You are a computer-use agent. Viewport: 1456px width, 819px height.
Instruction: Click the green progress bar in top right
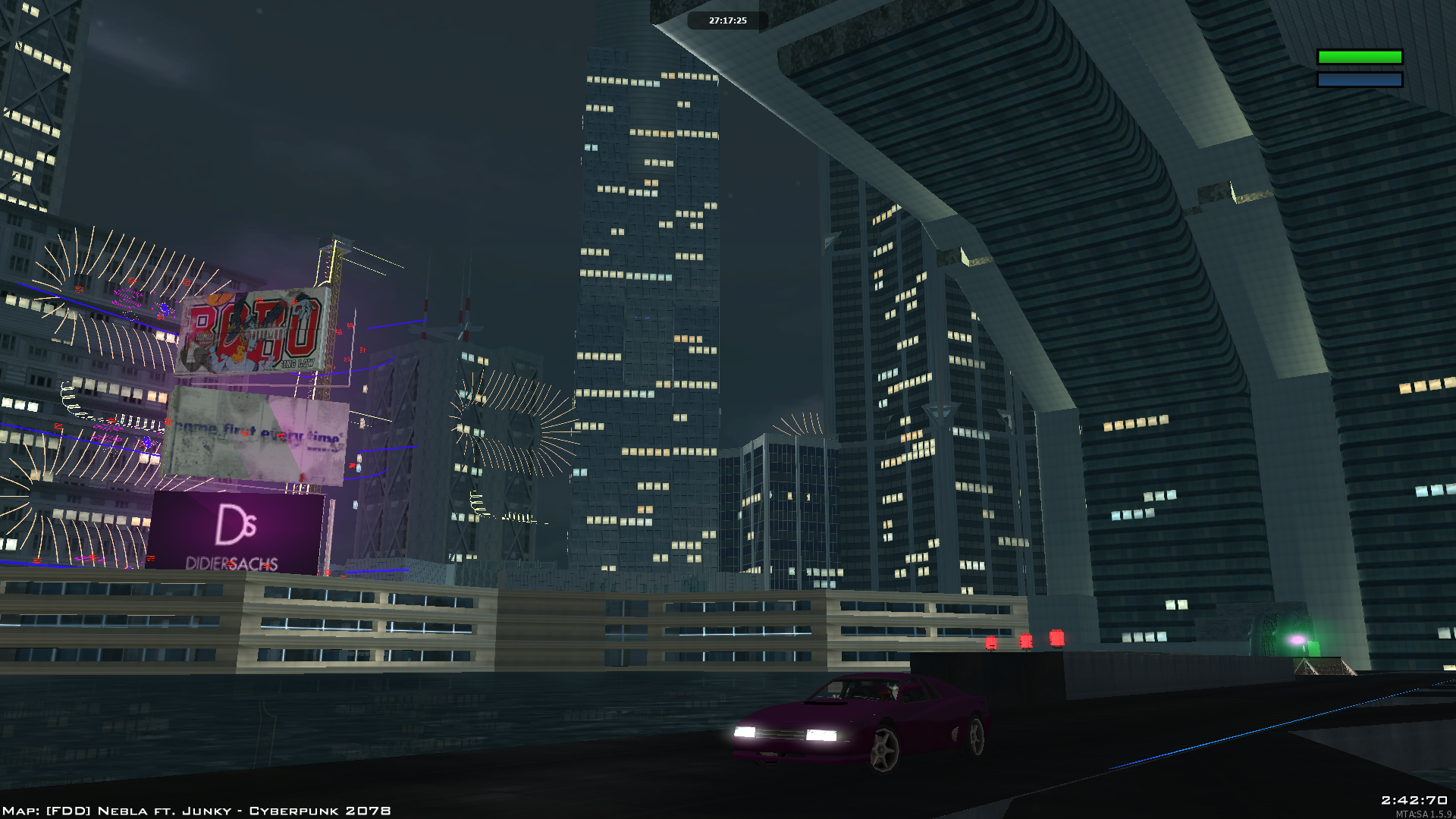point(1360,56)
